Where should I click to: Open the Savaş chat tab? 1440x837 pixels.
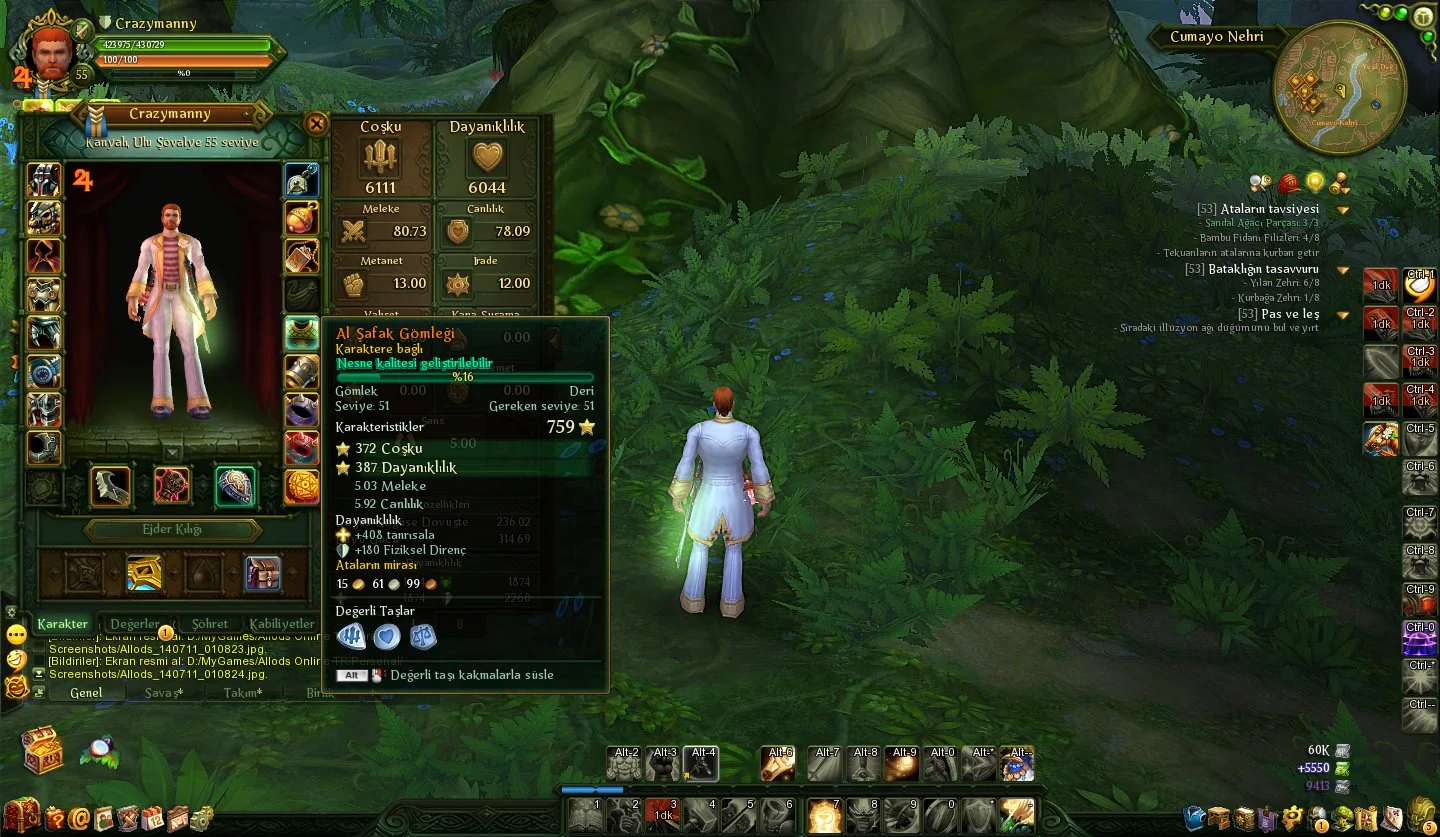tap(163, 693)
